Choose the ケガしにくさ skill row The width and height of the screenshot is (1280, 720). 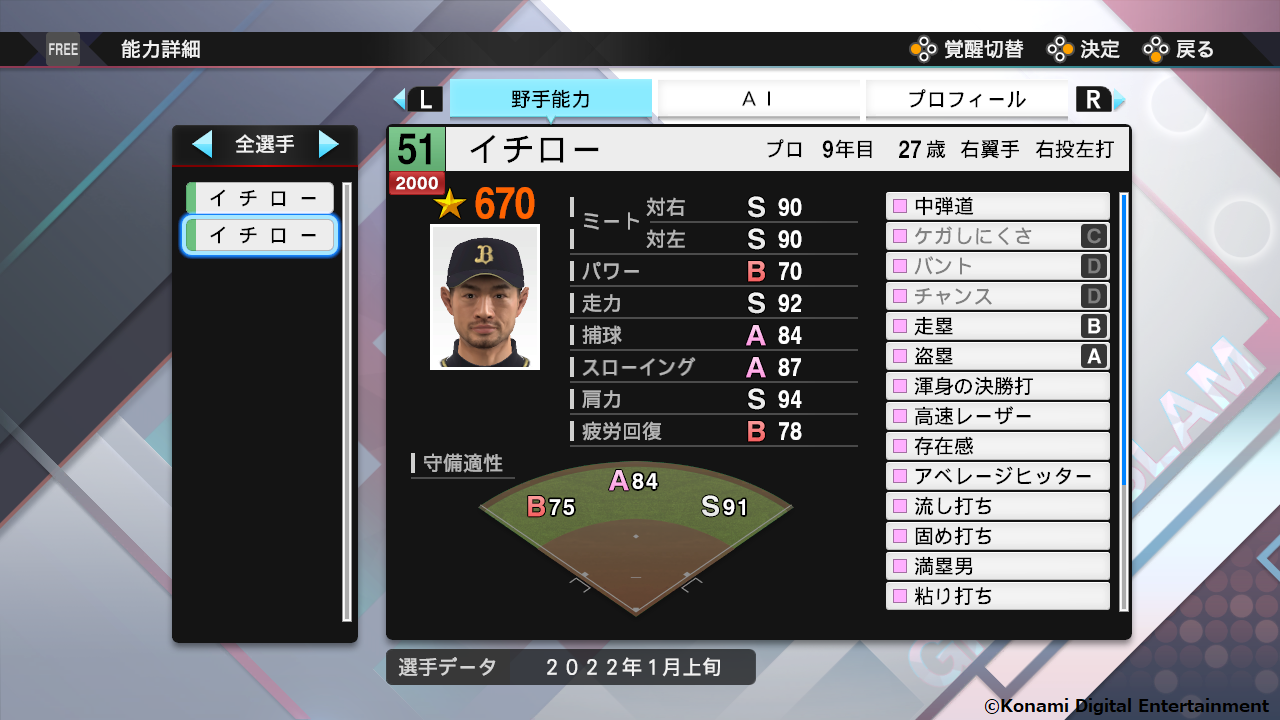(x=997, y=236)
